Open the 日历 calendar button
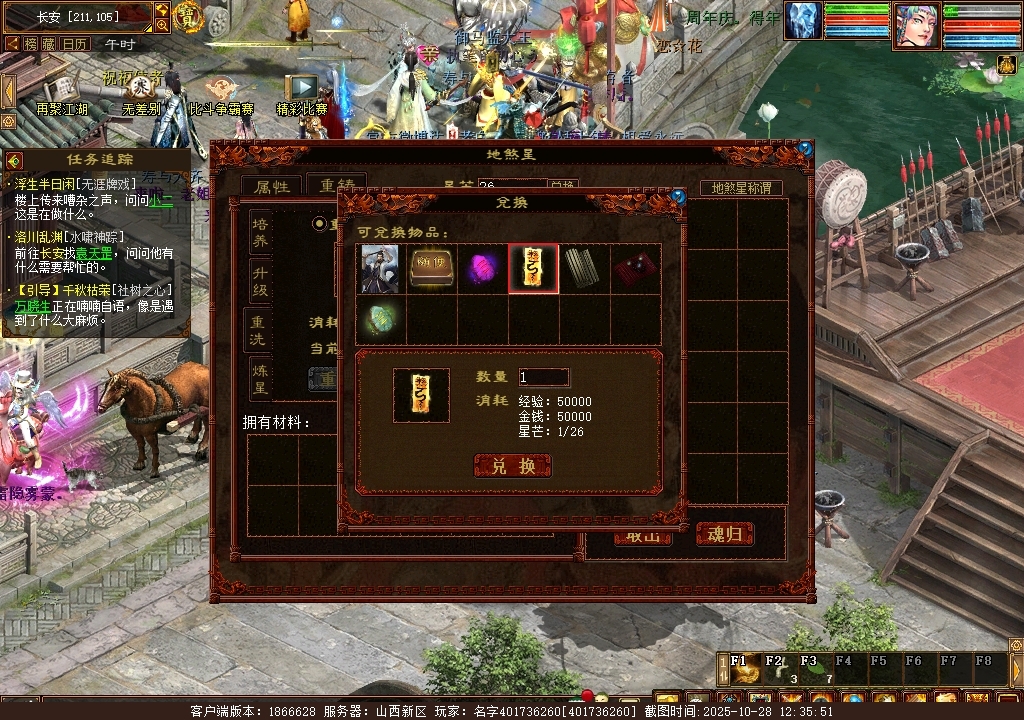1024x720 pixels. 75,44
